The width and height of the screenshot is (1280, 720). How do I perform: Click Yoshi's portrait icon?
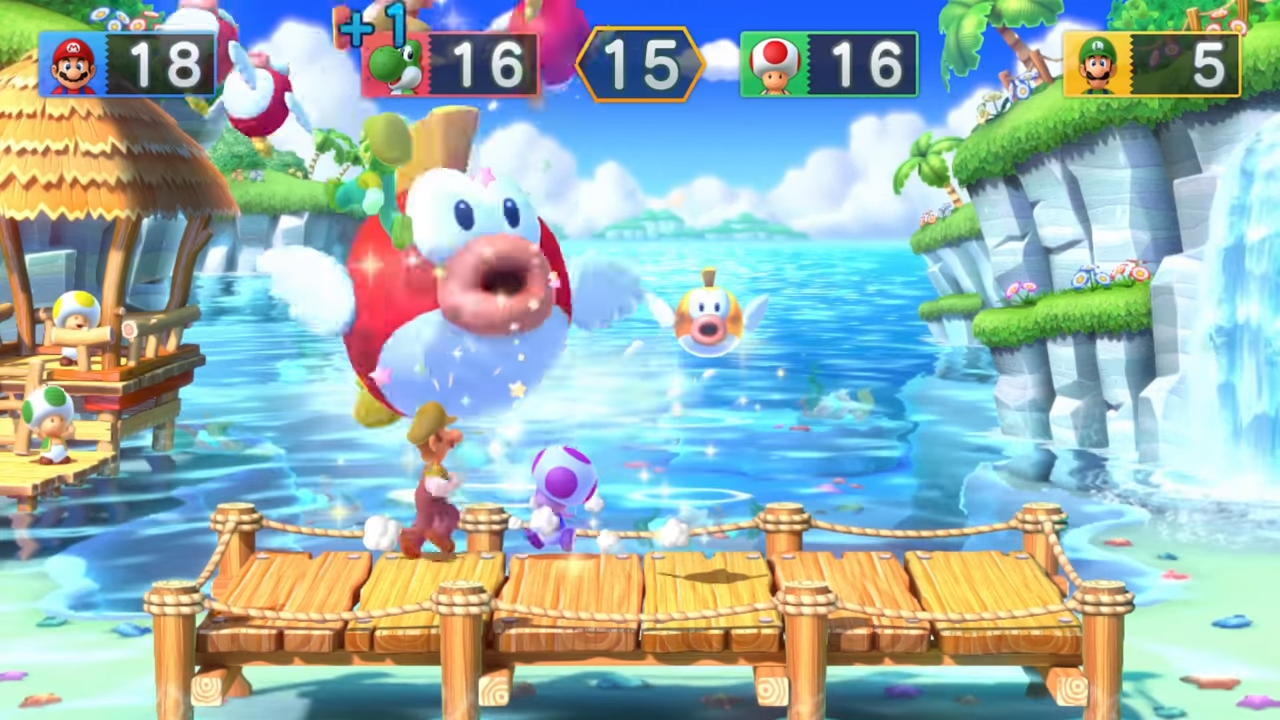[393, 63]
